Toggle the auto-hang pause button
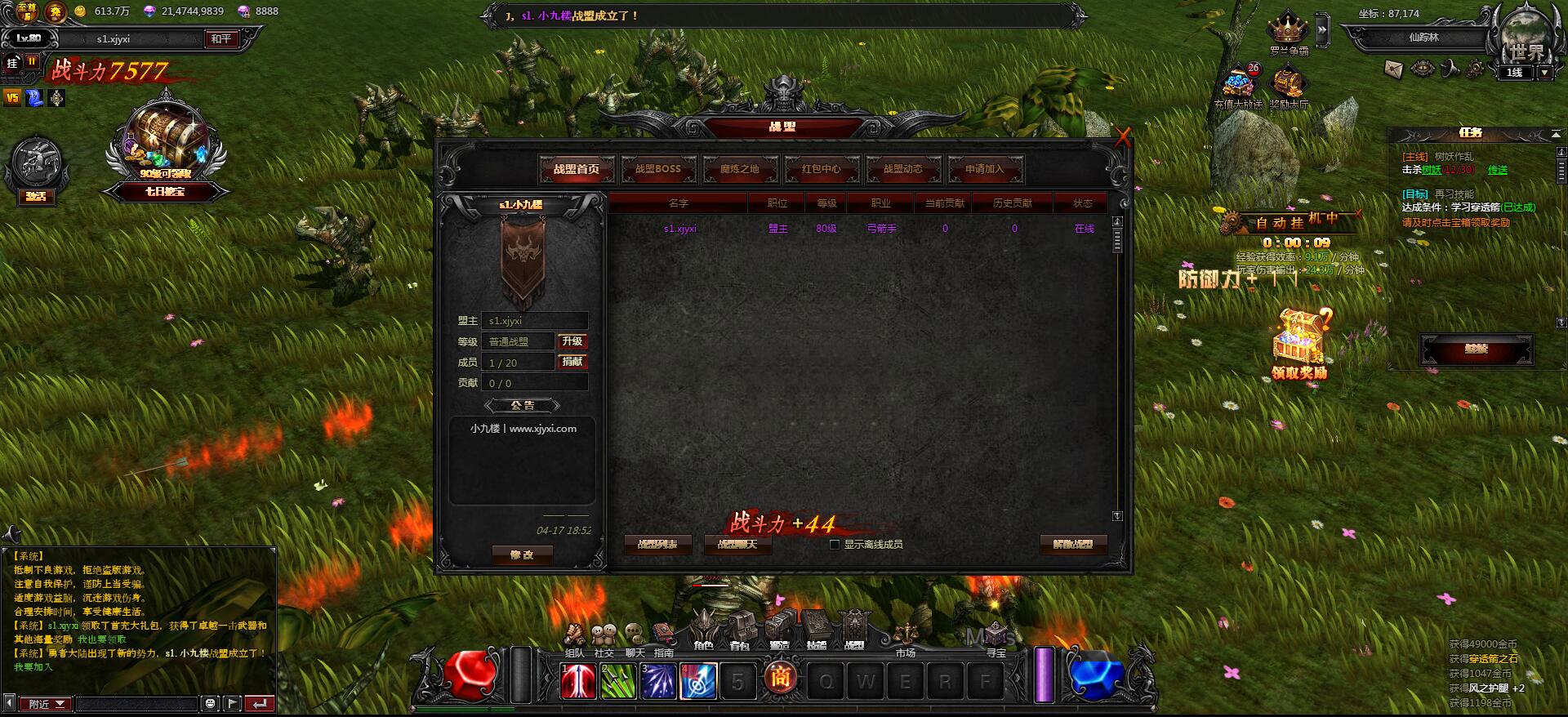Viewport: 1568px width, 717px height. (32, 60)
